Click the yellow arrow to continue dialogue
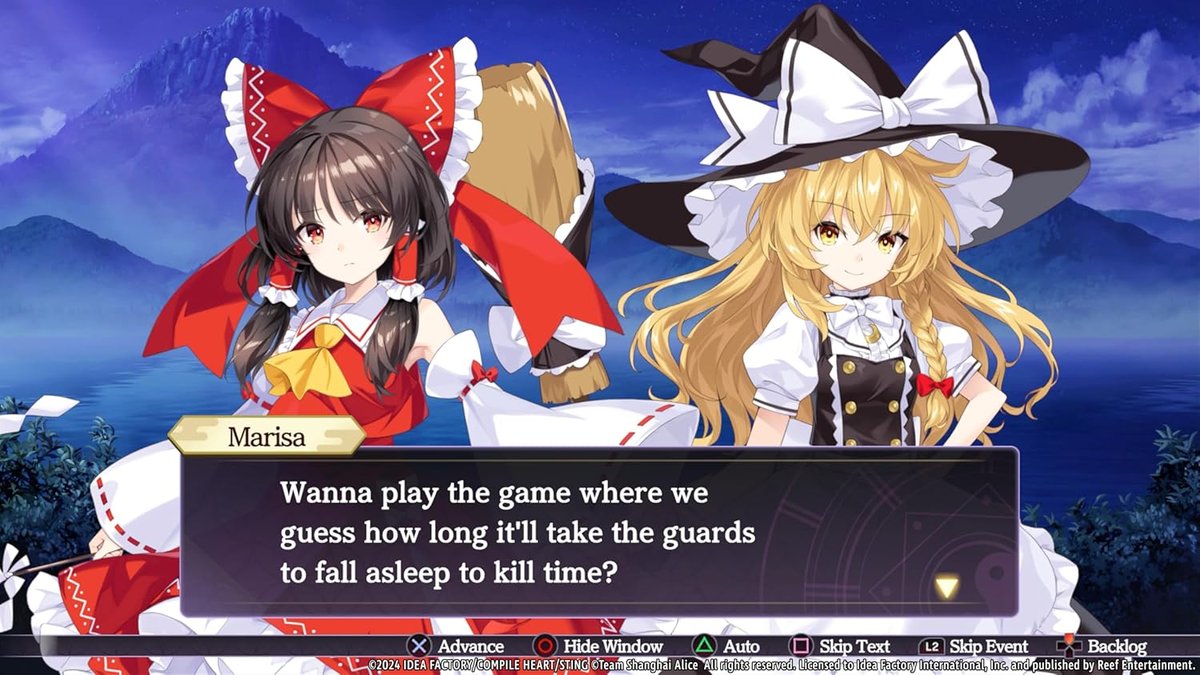Image resolution: width=1200 pixels, height=675 pixels. point(946,587)
